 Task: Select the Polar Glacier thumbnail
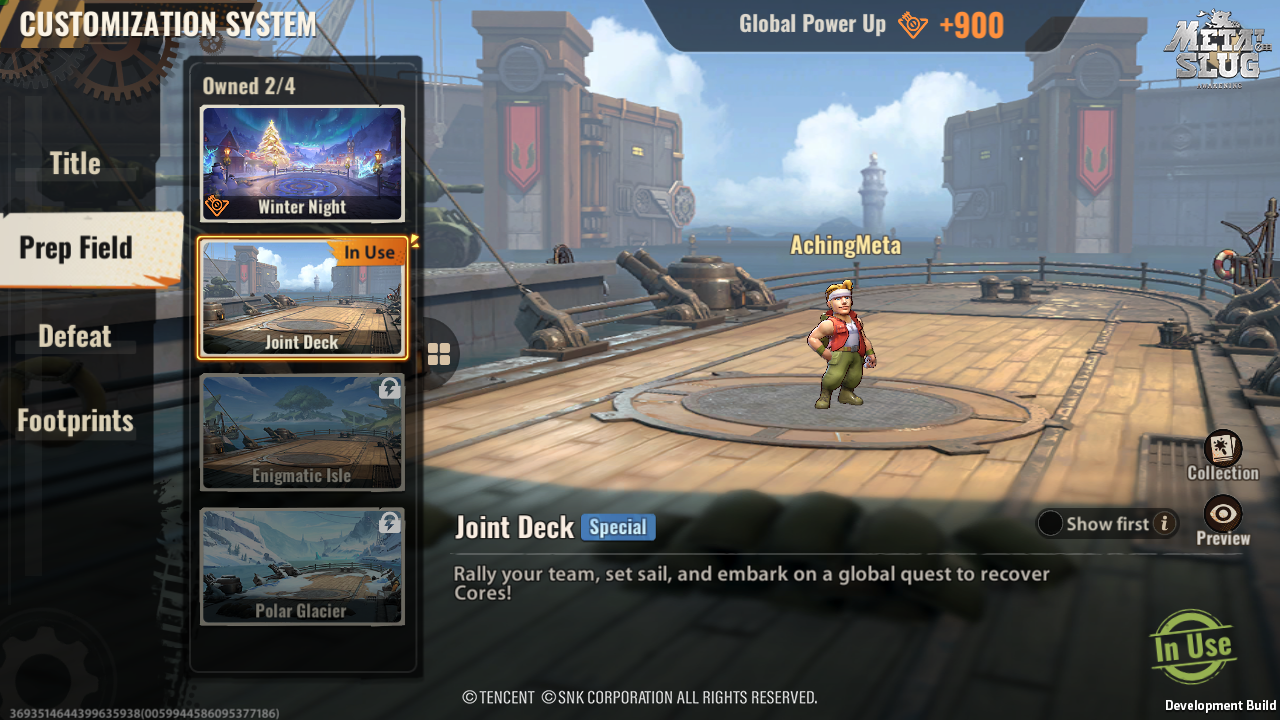tap(302, 565)
